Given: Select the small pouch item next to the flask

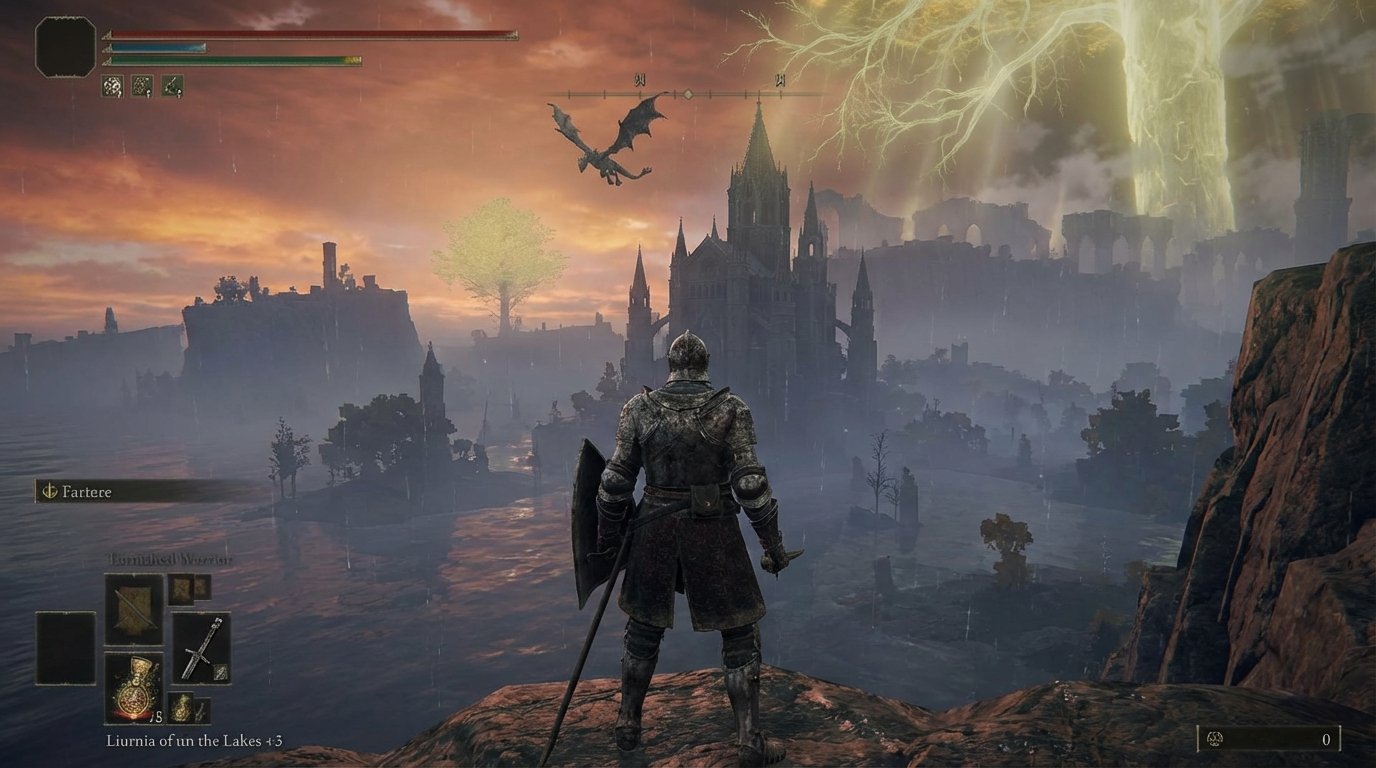Looking at the screenshot, I should [182, 706].
